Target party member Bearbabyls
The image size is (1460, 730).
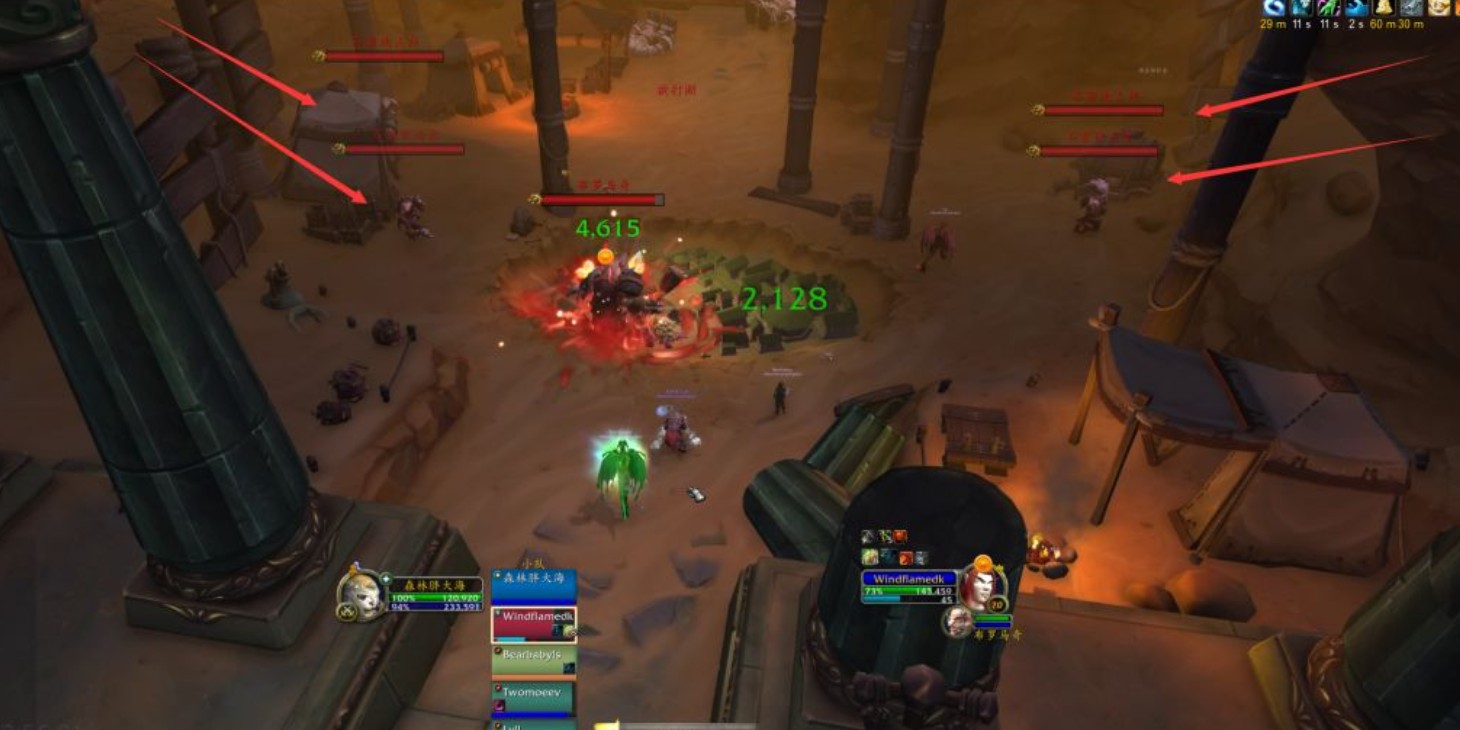tap(533, 661)
